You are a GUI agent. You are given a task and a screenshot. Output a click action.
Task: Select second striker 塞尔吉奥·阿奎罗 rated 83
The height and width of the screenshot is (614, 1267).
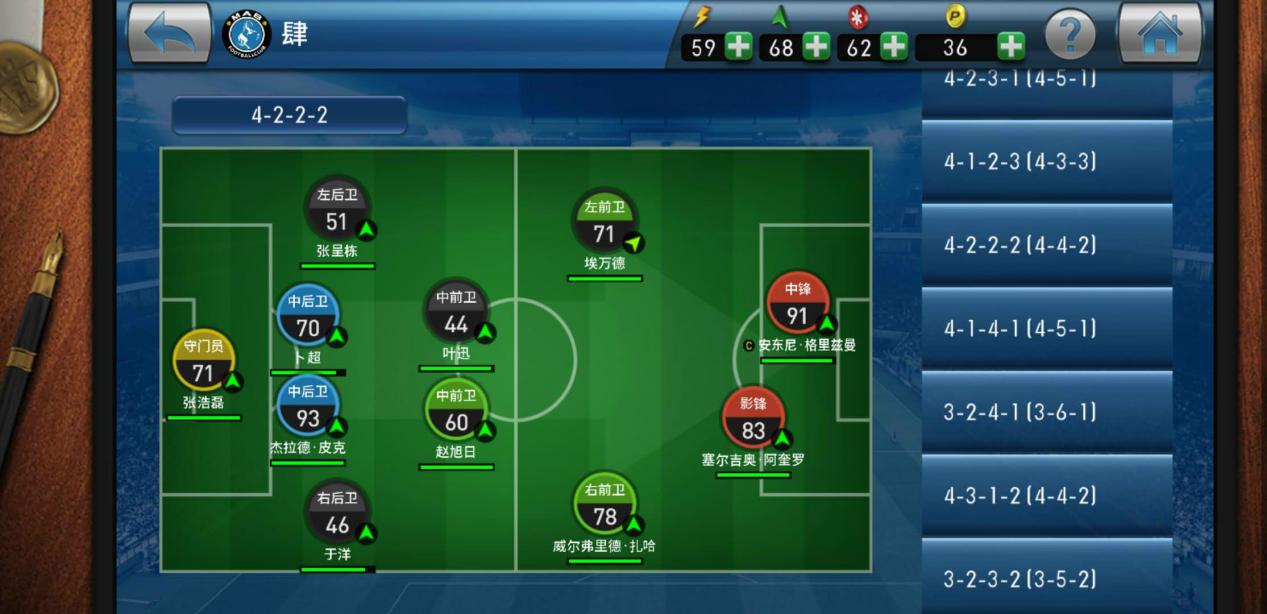click(x=753, y=420)
